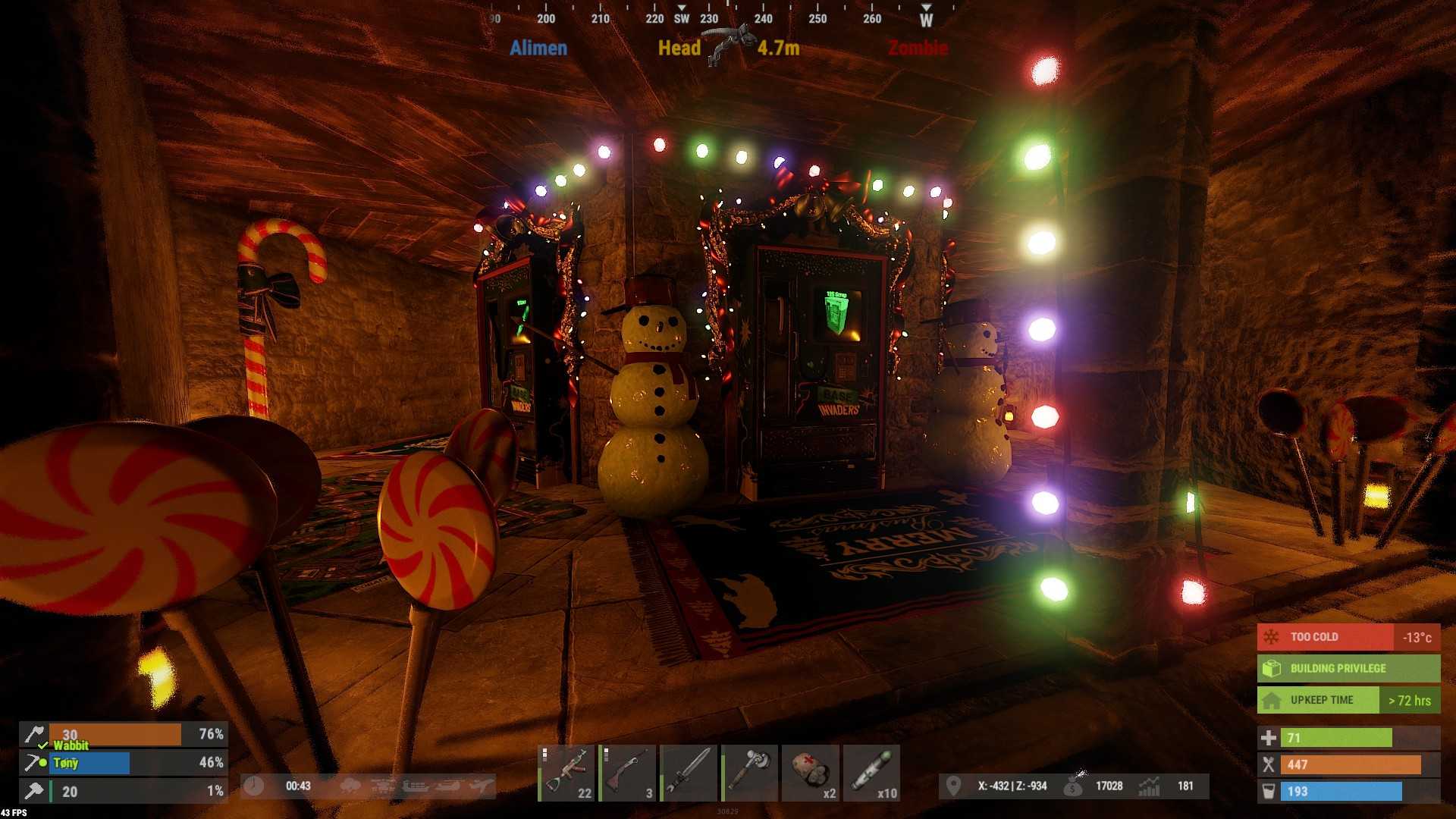
Task: Click the map pin coordinates icon
Action: coord(953,786)
